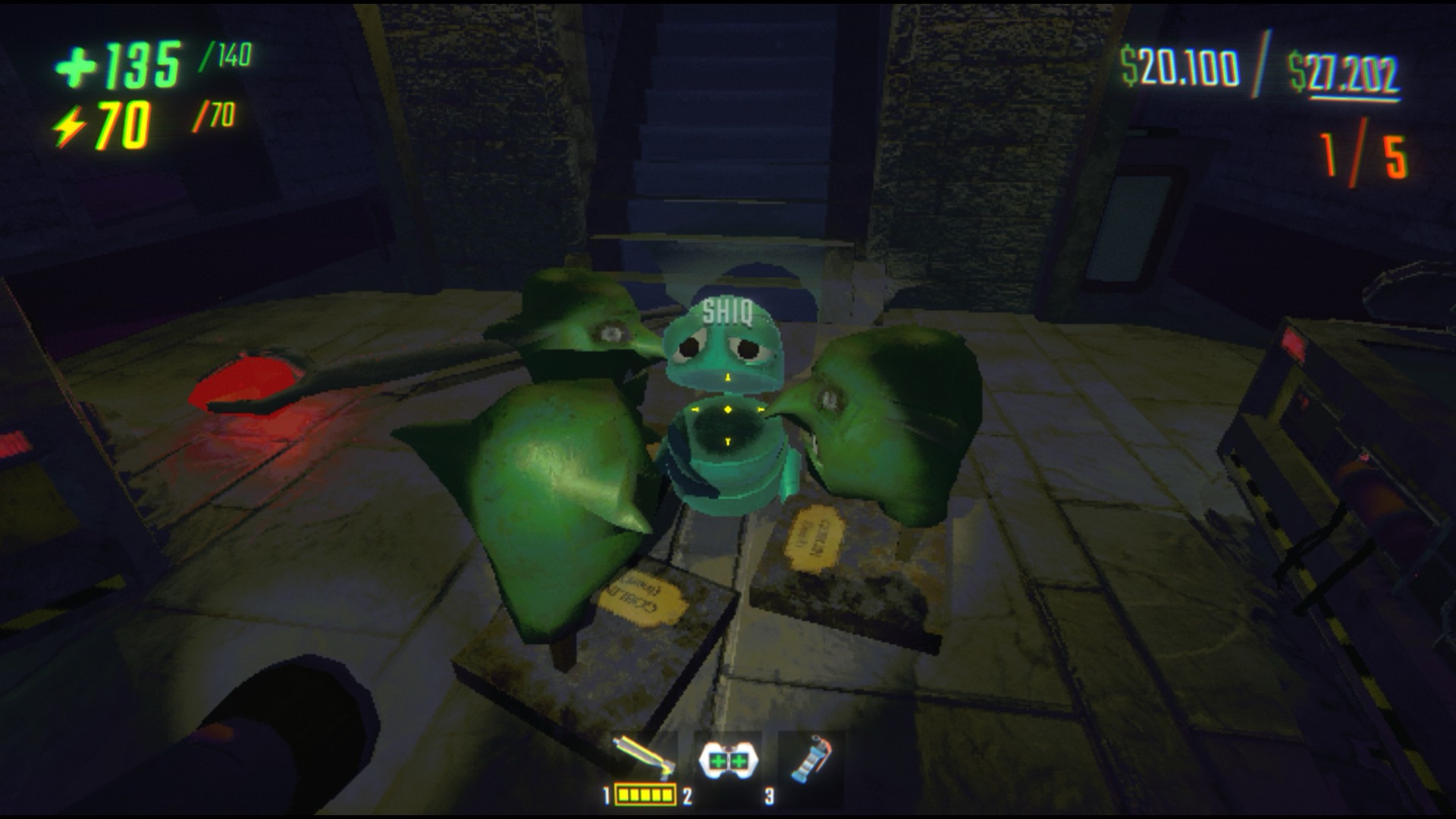Screen dimensions: 1456x819
Task: Select the health pack in slot 2
Action: (726, 758)
